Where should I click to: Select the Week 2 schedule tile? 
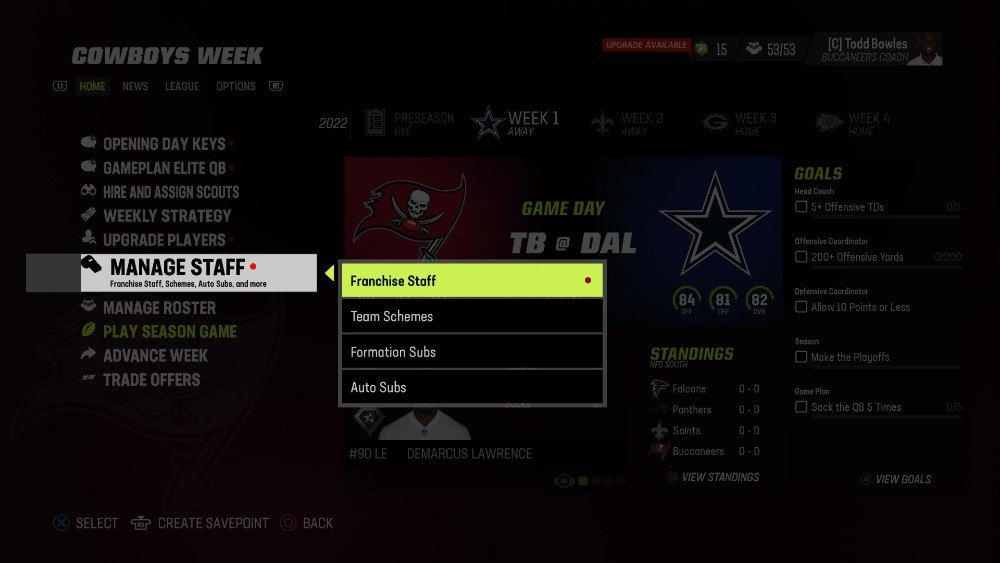pyautogui.click(x=628, y=123)
